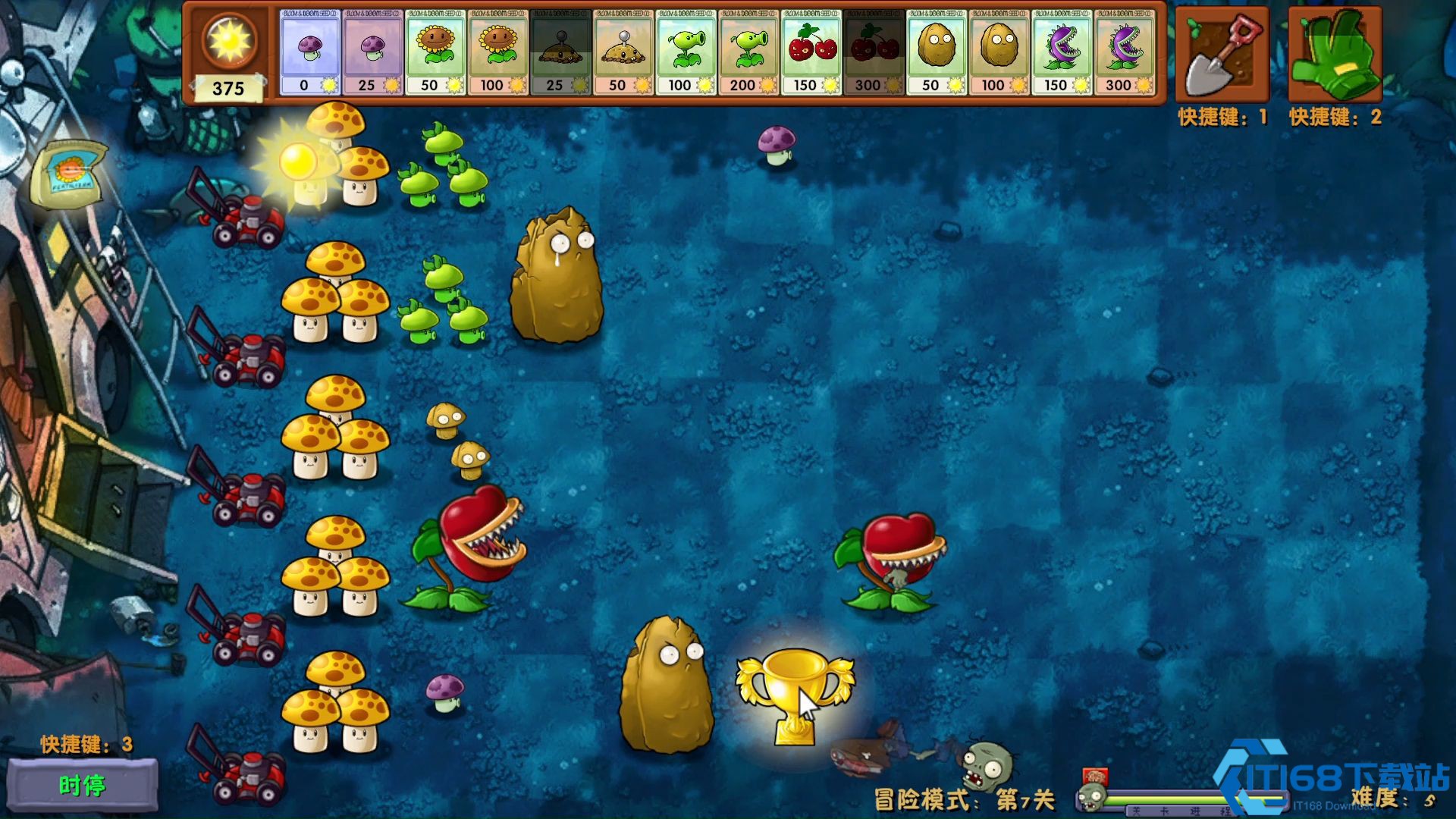Viewport: 1456px width, 819px height.
Task: Choose the 50-cost potato mine seed packet
Action: (x=623, y=52)
